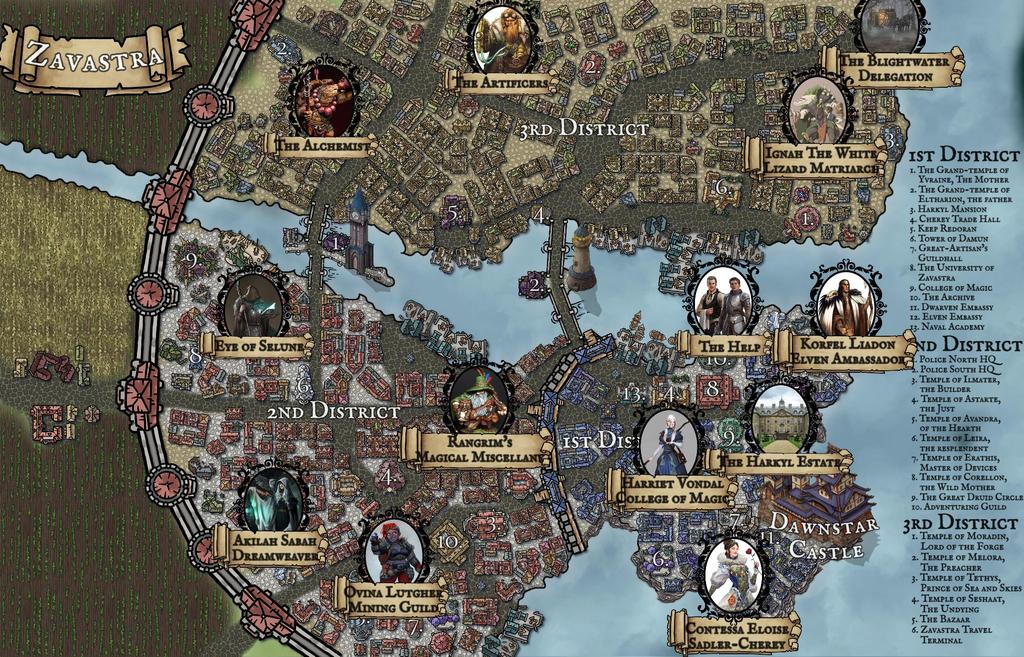Select the Eye of Selune portrait
The image size is (1024, 657).
pos(253,304)
